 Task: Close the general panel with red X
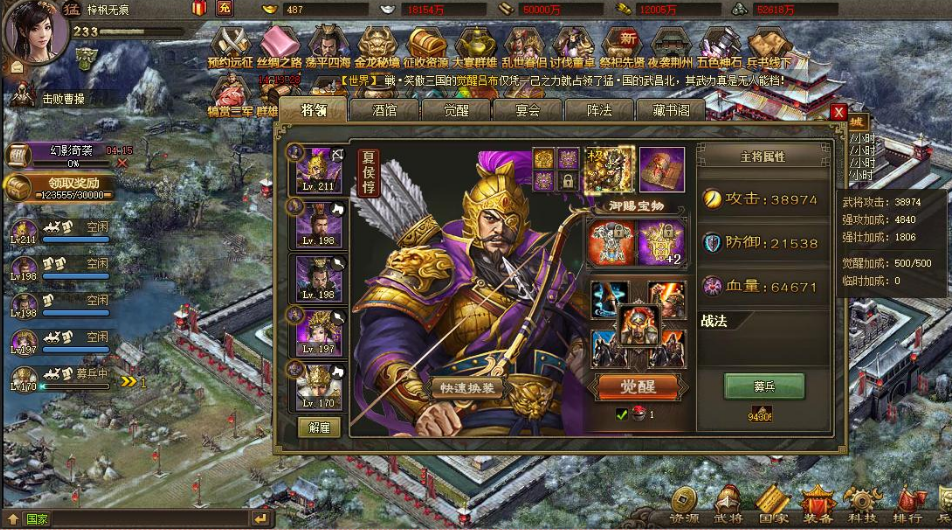tap(838, 112)
